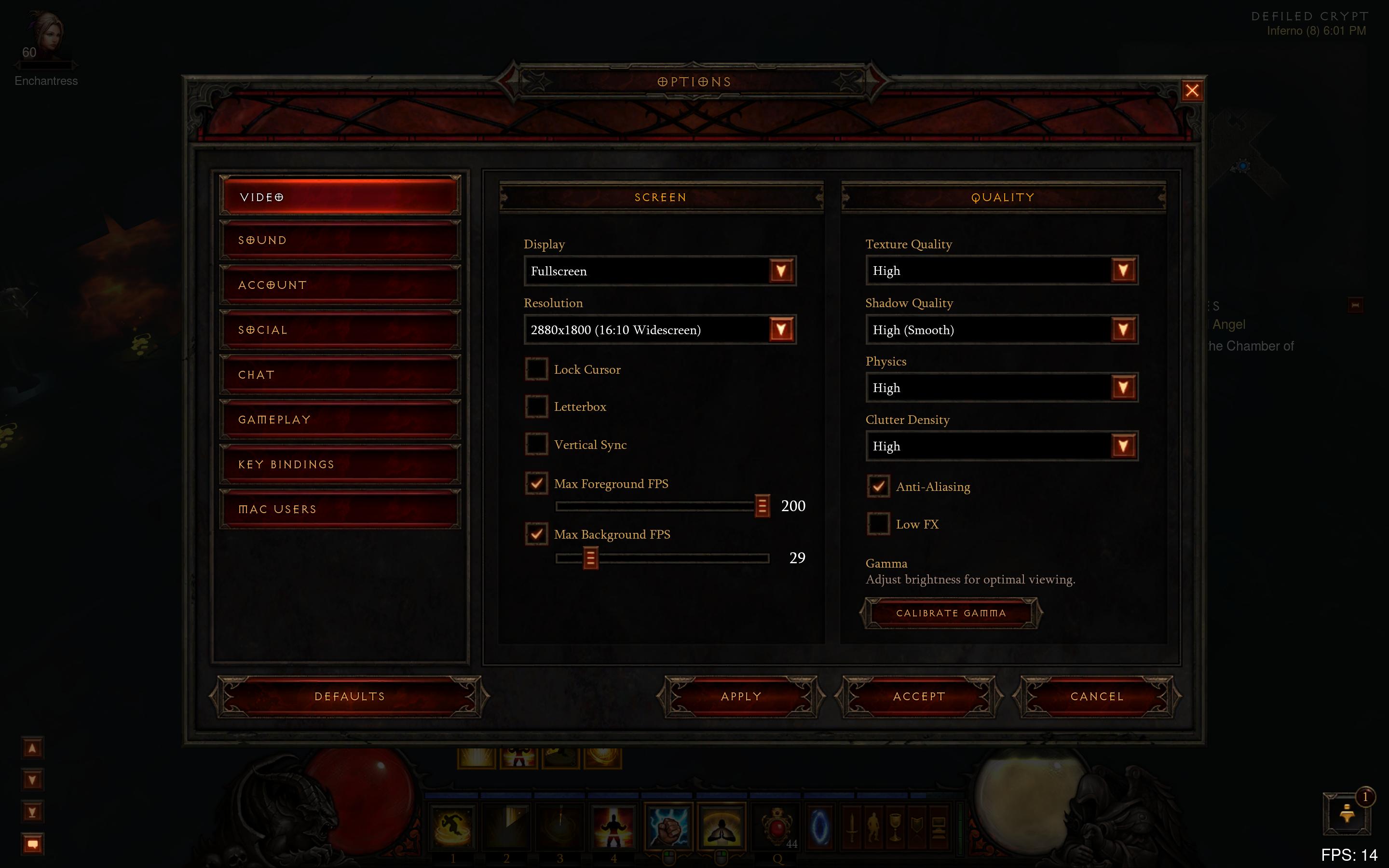The image size is (1389, 868).
Task: Check the Low FX option
Action: [x=878, y=524]
